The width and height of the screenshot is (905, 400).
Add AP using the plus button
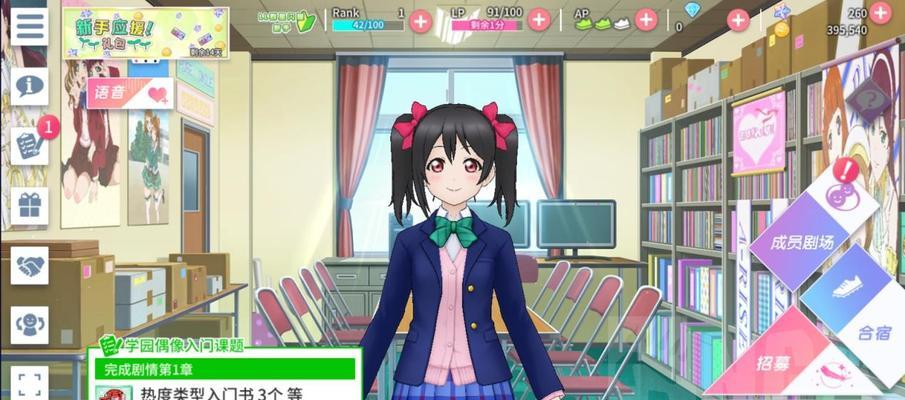[x=647, y=19]
